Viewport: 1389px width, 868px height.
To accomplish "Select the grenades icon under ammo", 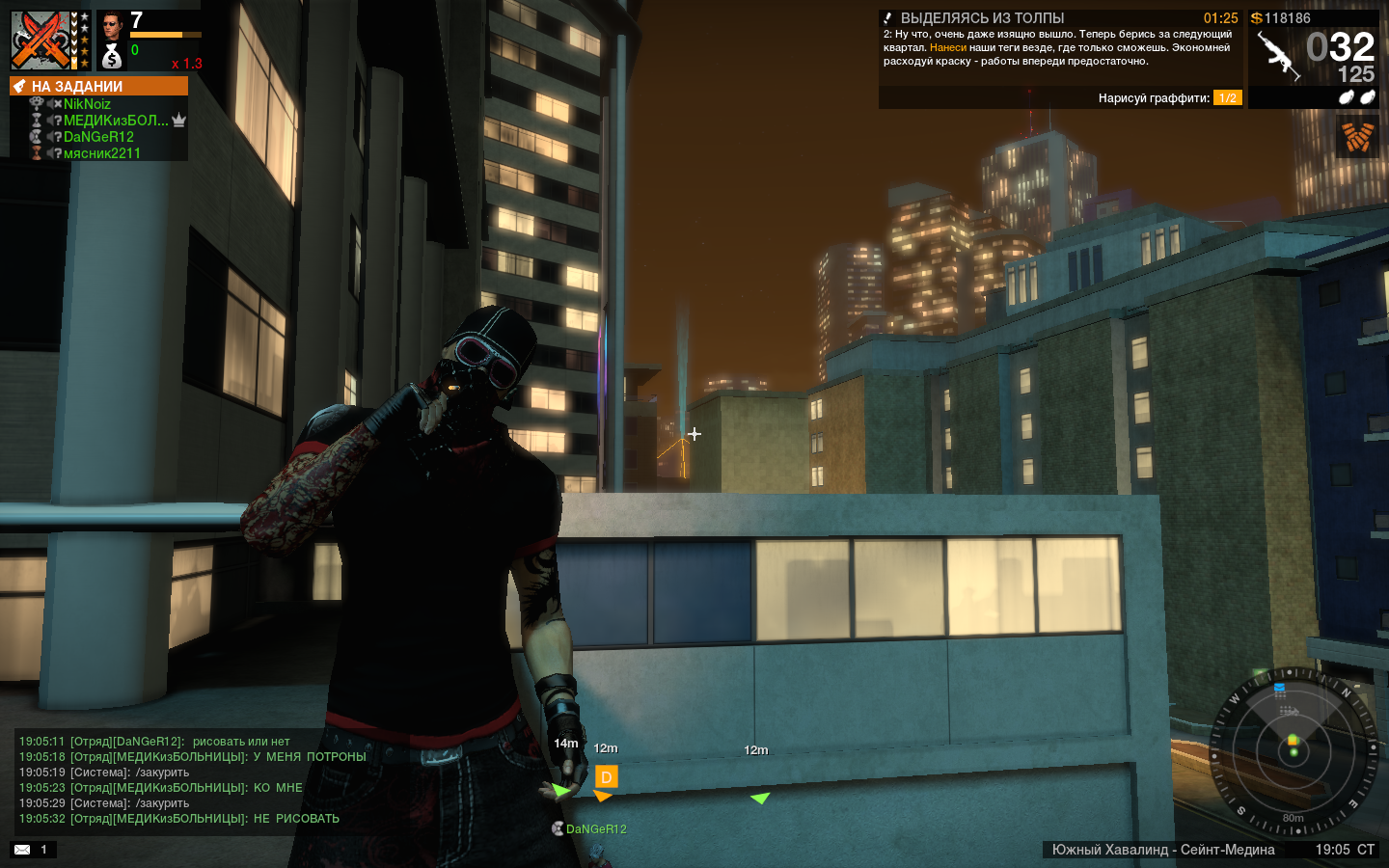I will coord(1356,97).
